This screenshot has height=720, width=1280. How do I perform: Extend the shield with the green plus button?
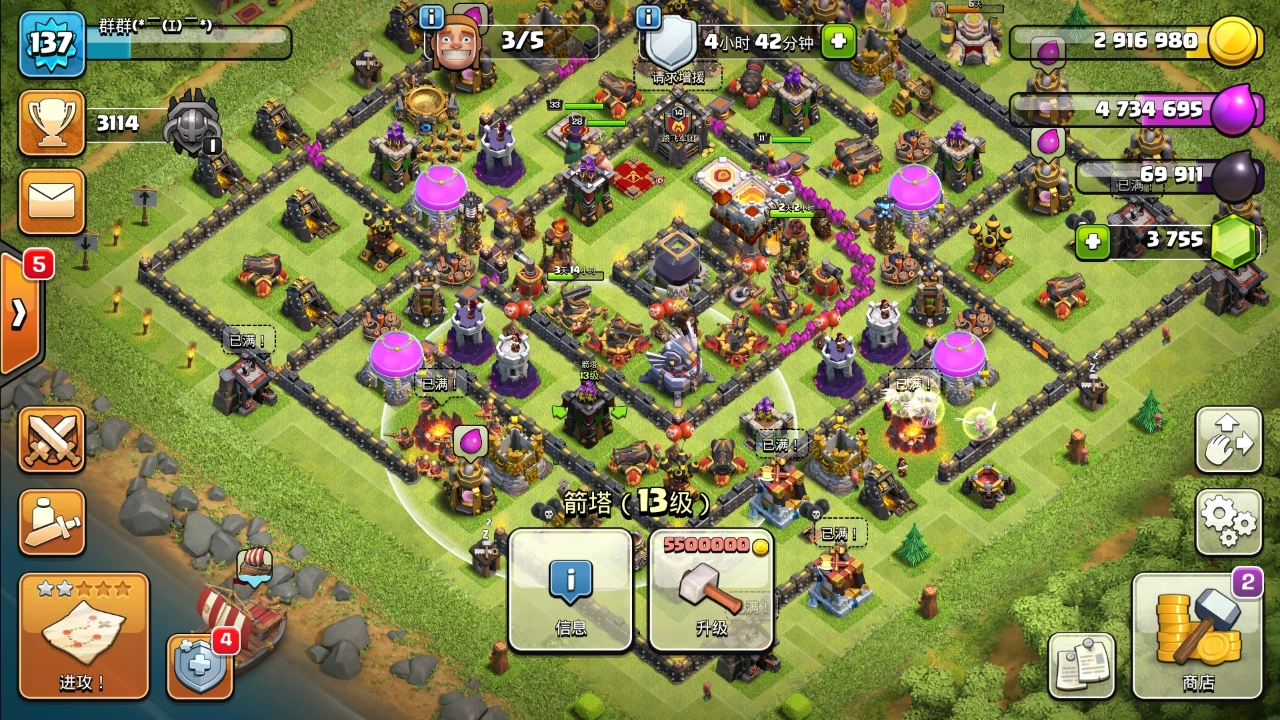pyautogui.click(x=838, y=42)
